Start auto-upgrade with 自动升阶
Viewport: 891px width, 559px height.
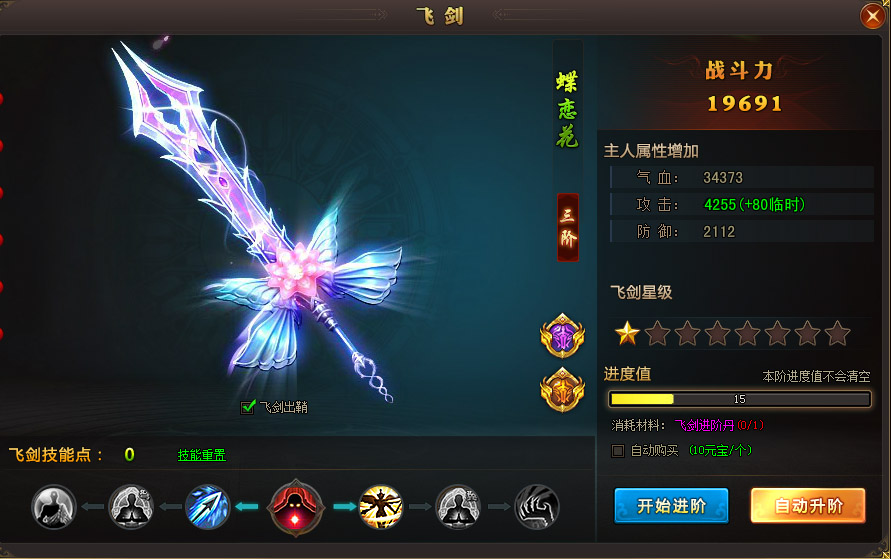[x=808, y=506]
